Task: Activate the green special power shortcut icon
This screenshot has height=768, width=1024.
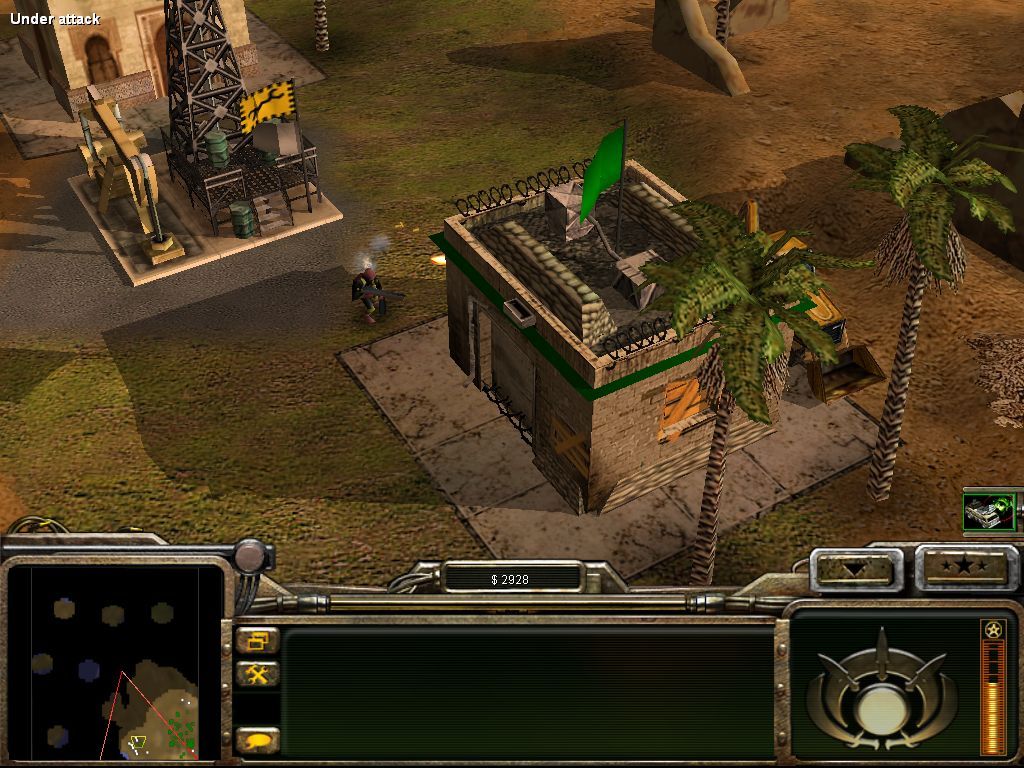Action: pyautogui.click(x=989, y=512)
